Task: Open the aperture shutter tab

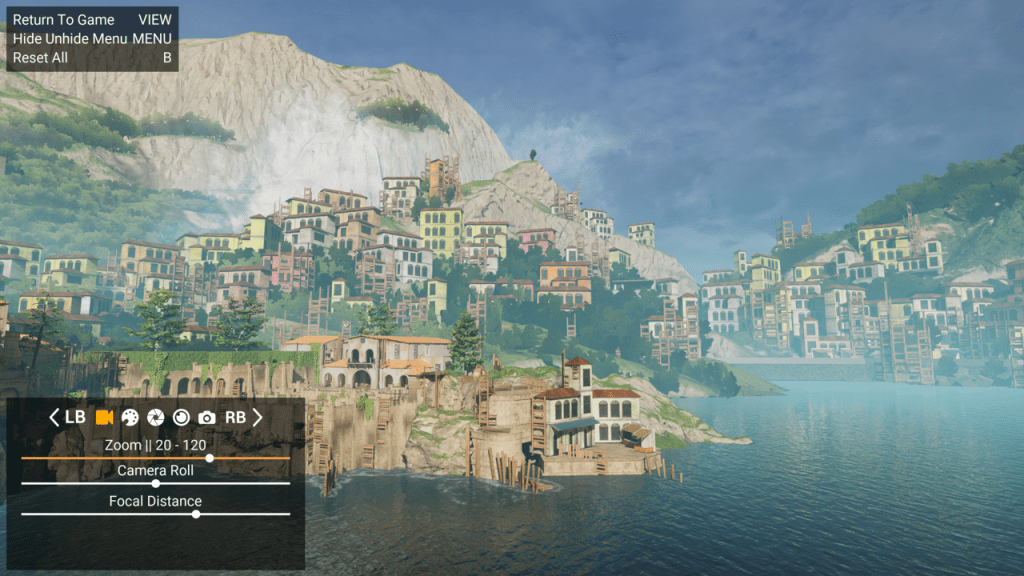Action: [x=156, y=417]
